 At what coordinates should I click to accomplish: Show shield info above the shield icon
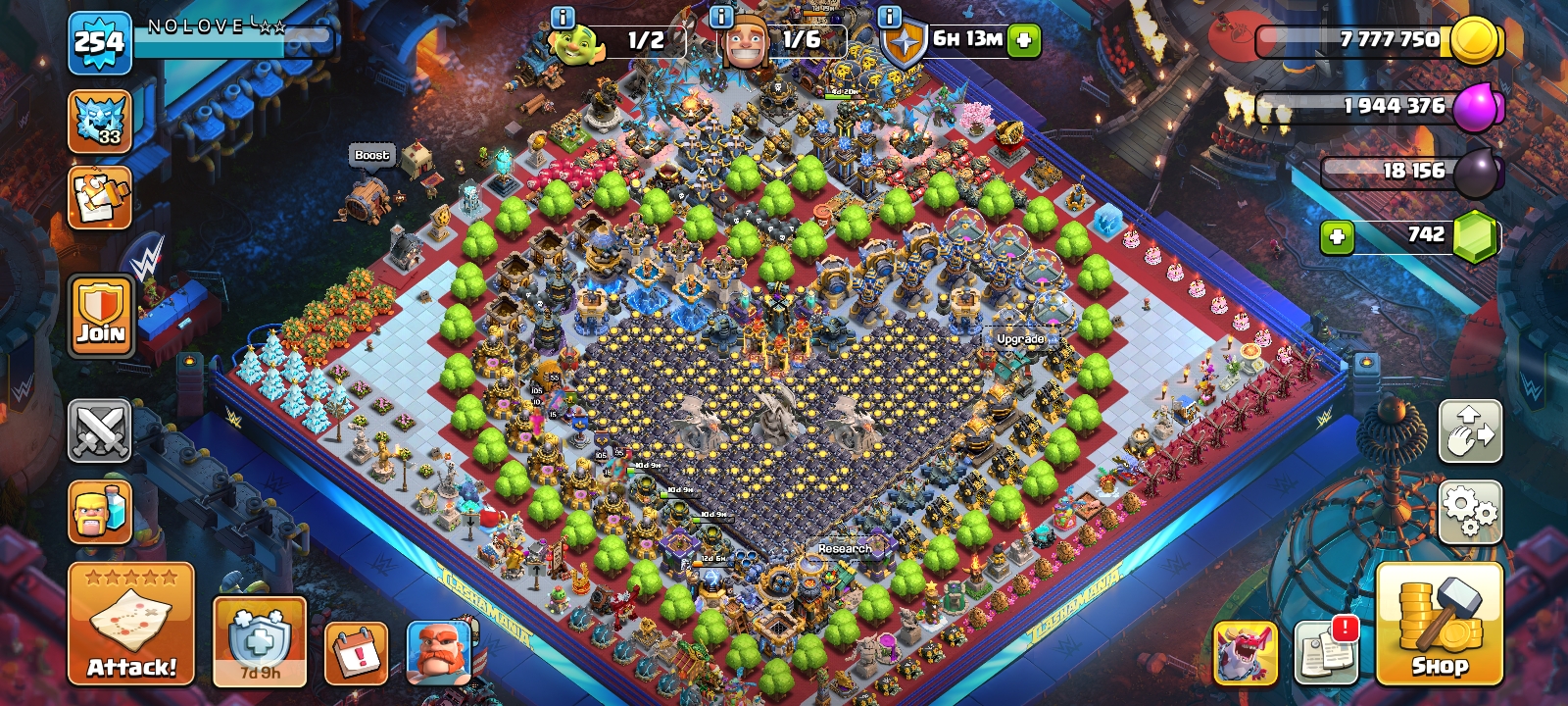[x=890, y=17]
